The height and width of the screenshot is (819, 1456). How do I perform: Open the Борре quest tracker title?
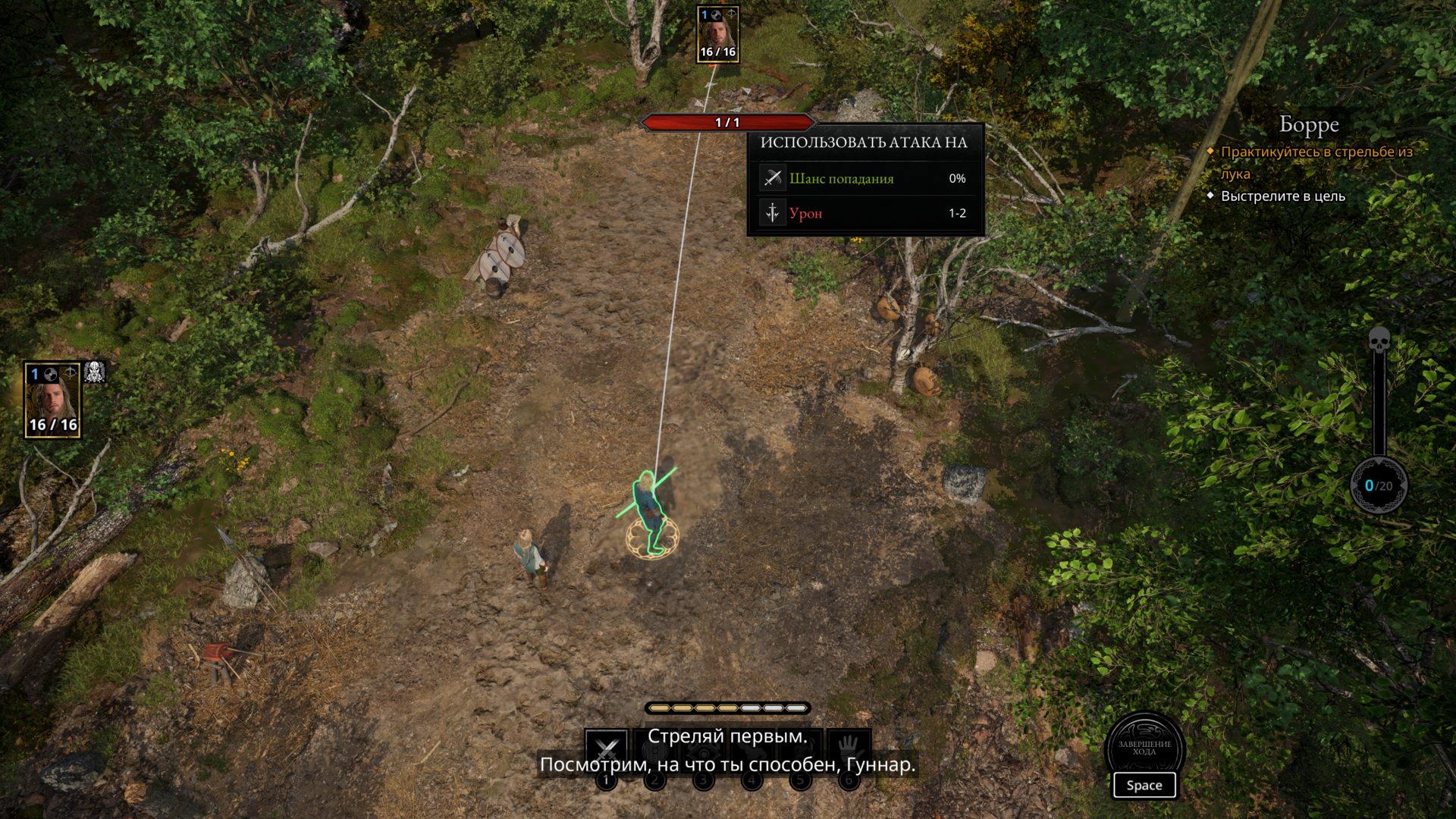click(x=1309, y=124)
